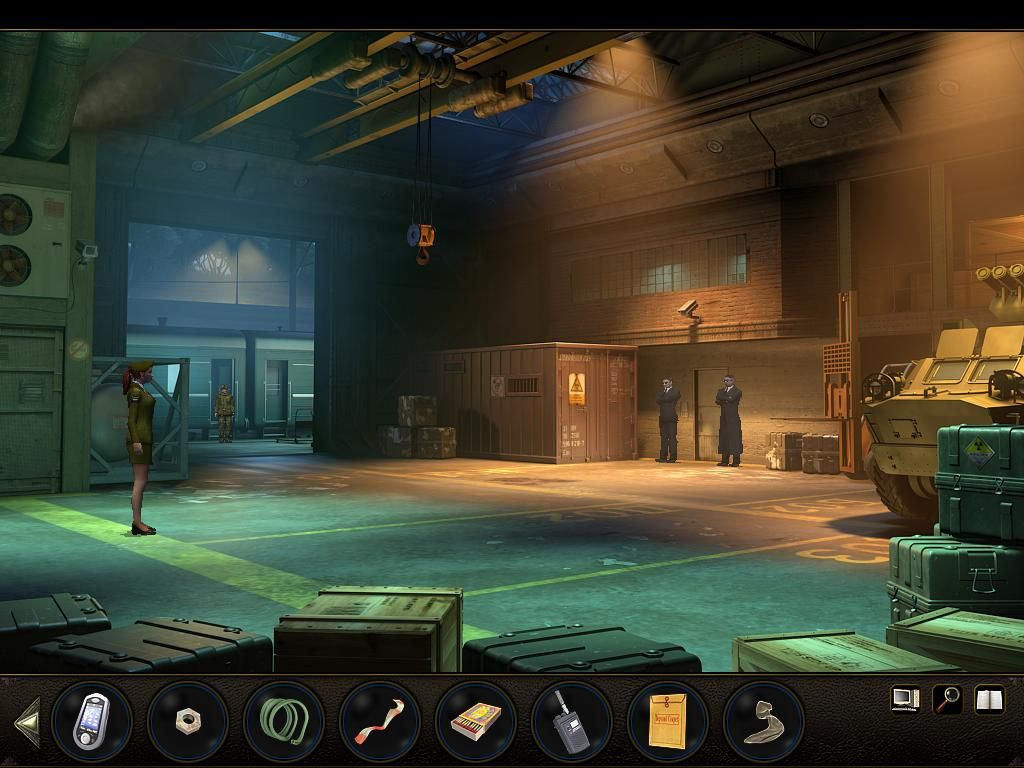
Task: Select the yellow envelope item
Action: pos(667,720)
